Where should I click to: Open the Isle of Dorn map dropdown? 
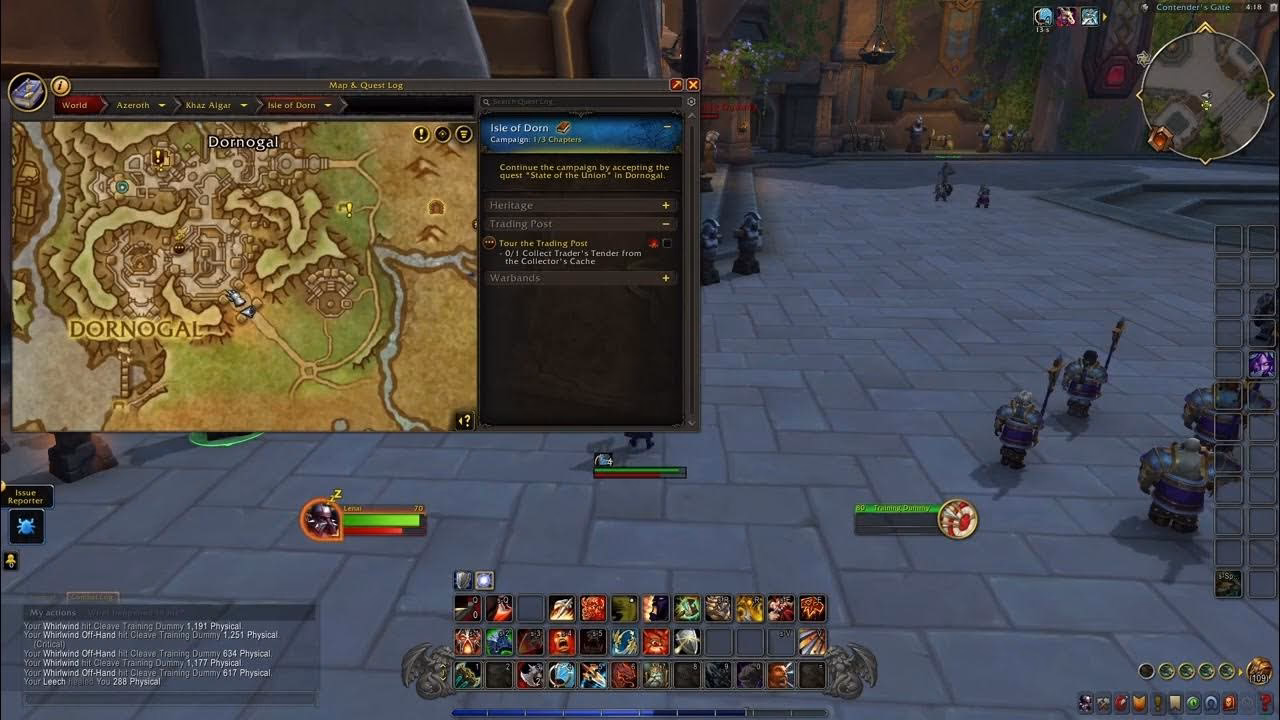coord(328,104)
